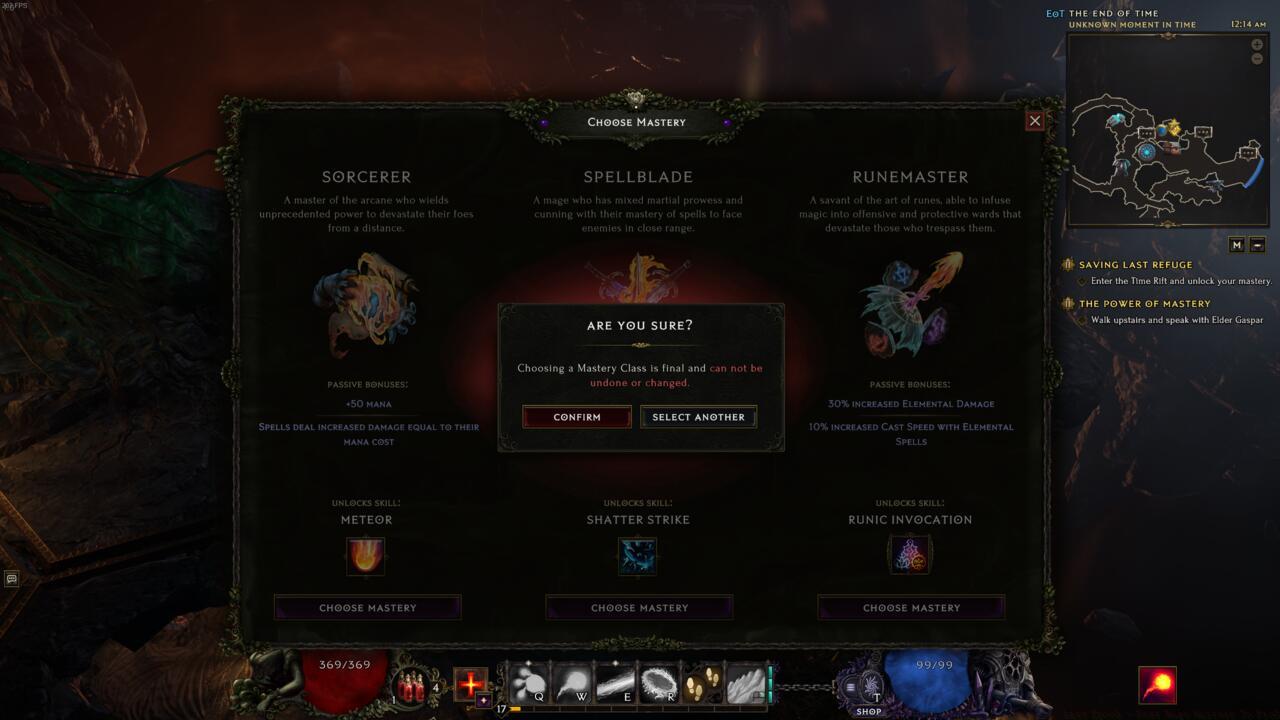Zoom in the minimap with the plus control

point(1257,44)
